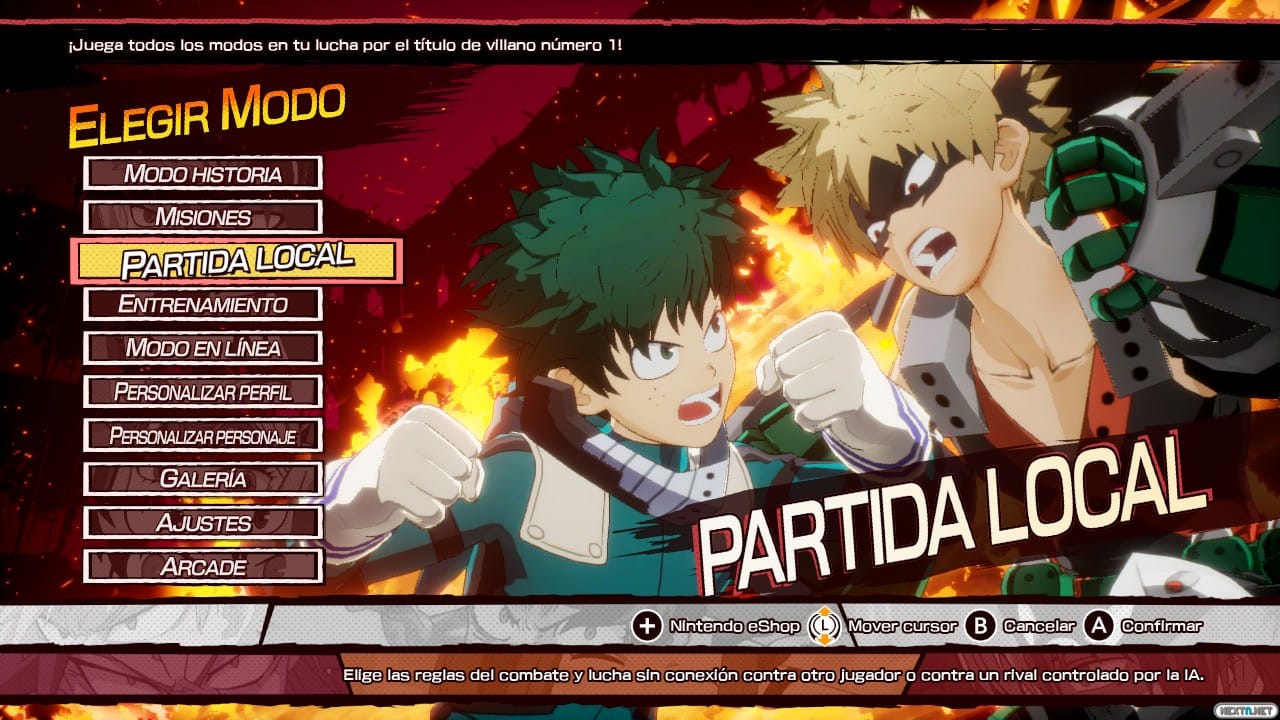Select the Misiones menu entry
Screen dimensions: 1280x720
[x=203, y=217]
